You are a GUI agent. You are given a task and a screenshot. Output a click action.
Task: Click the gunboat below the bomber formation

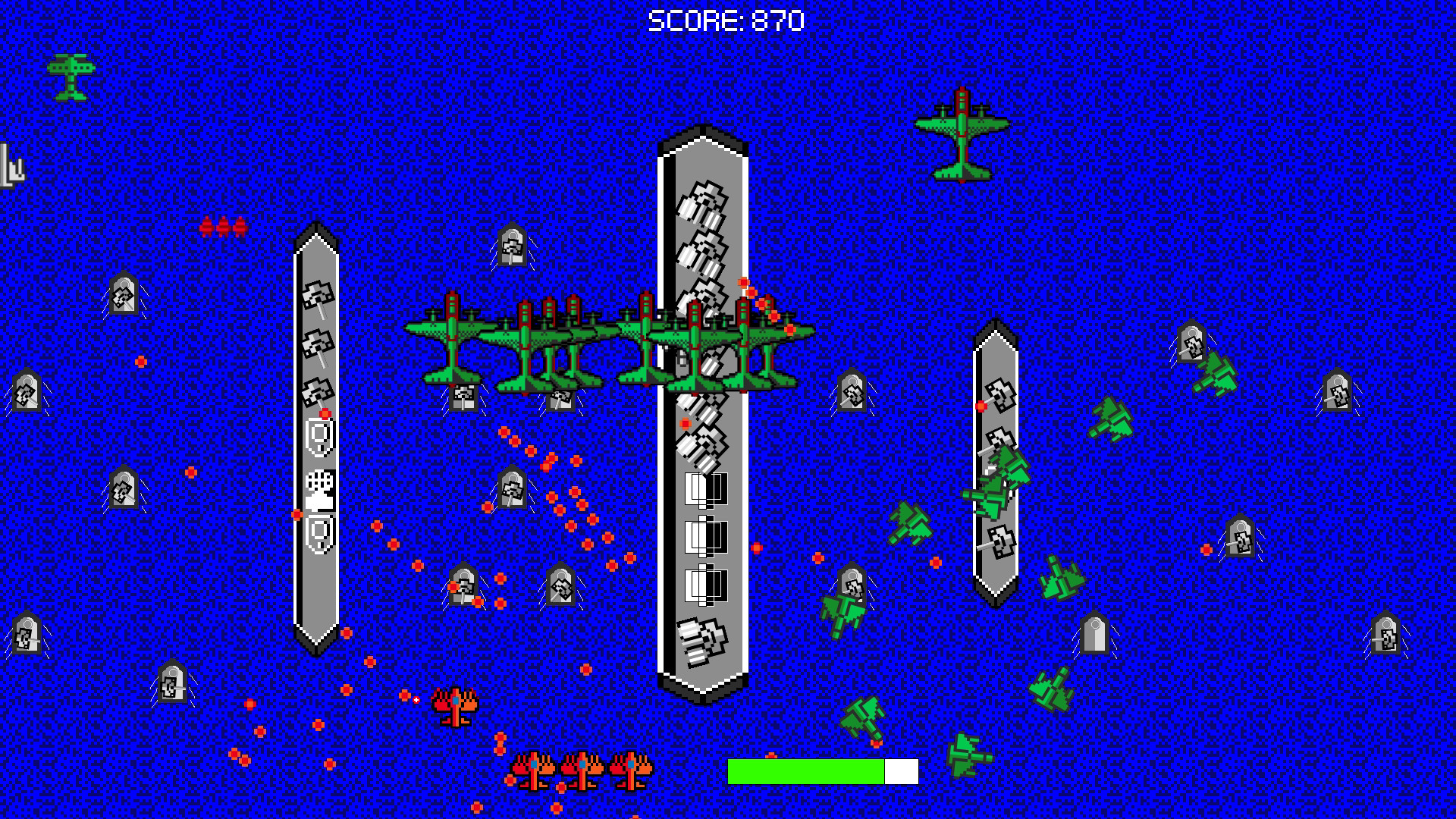tap(466, 398)
